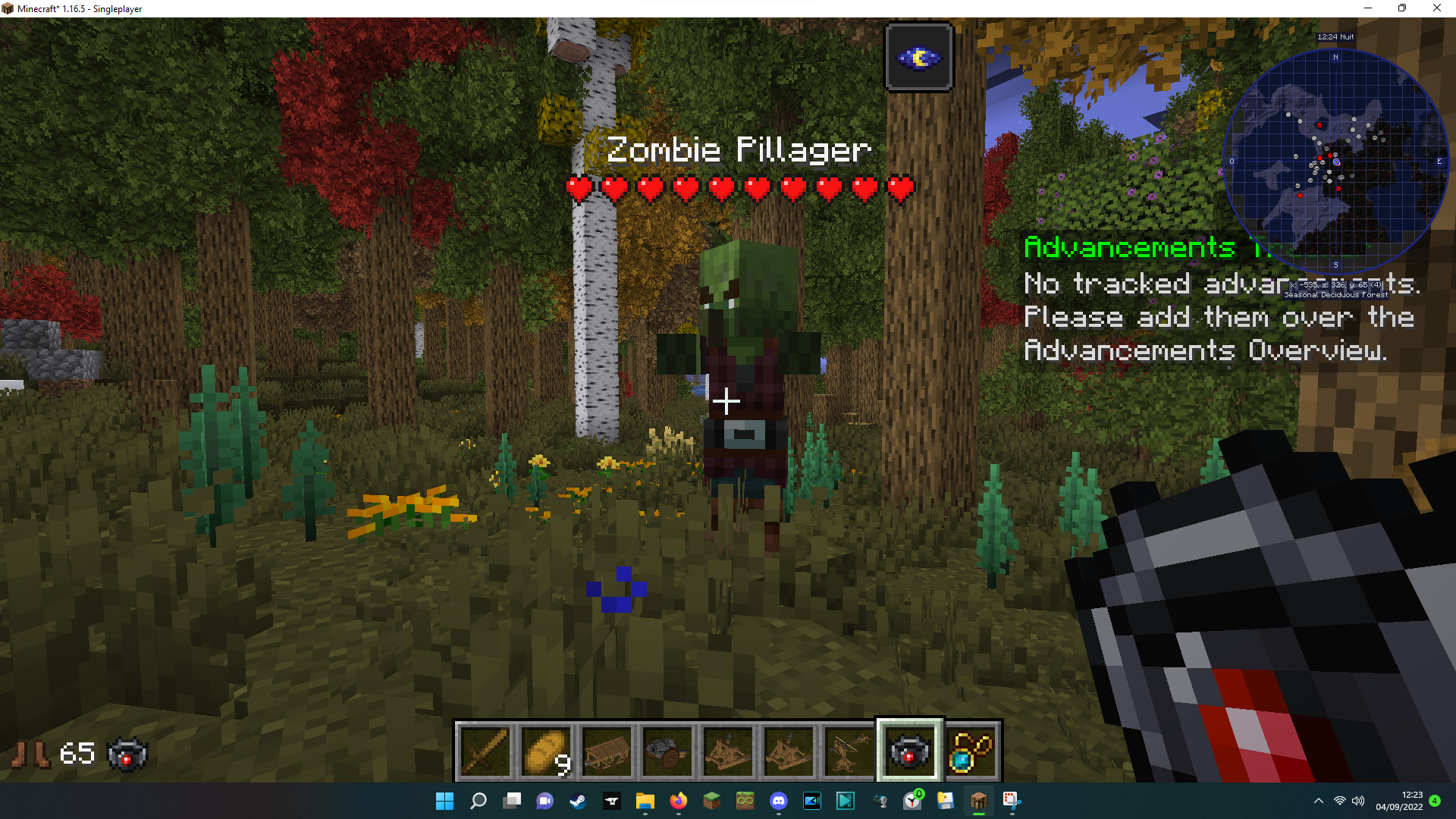
Task: Select the bread stack in hotbar slot two
Action: pos(545,751)
